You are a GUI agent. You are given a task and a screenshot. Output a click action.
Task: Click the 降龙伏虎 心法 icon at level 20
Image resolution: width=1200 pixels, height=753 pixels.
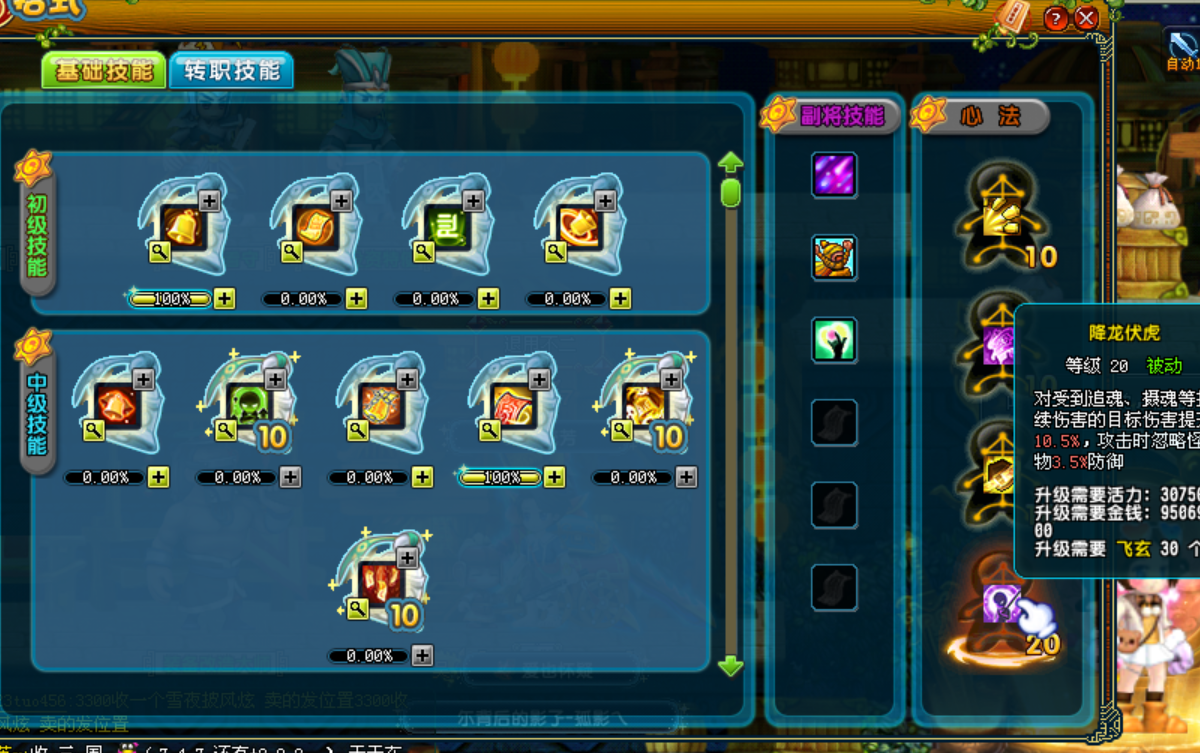click(1002, 606)
